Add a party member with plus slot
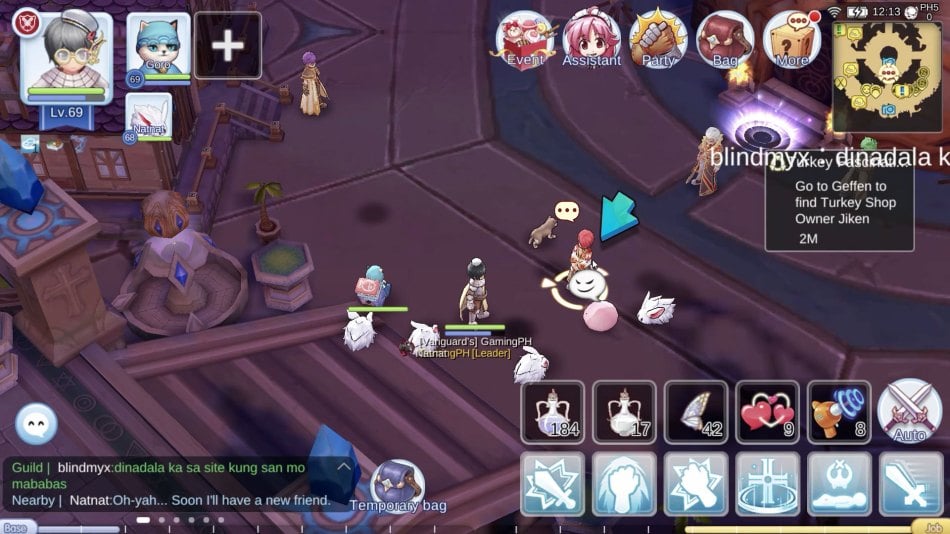Screen dimensions: 950x534 228,46
